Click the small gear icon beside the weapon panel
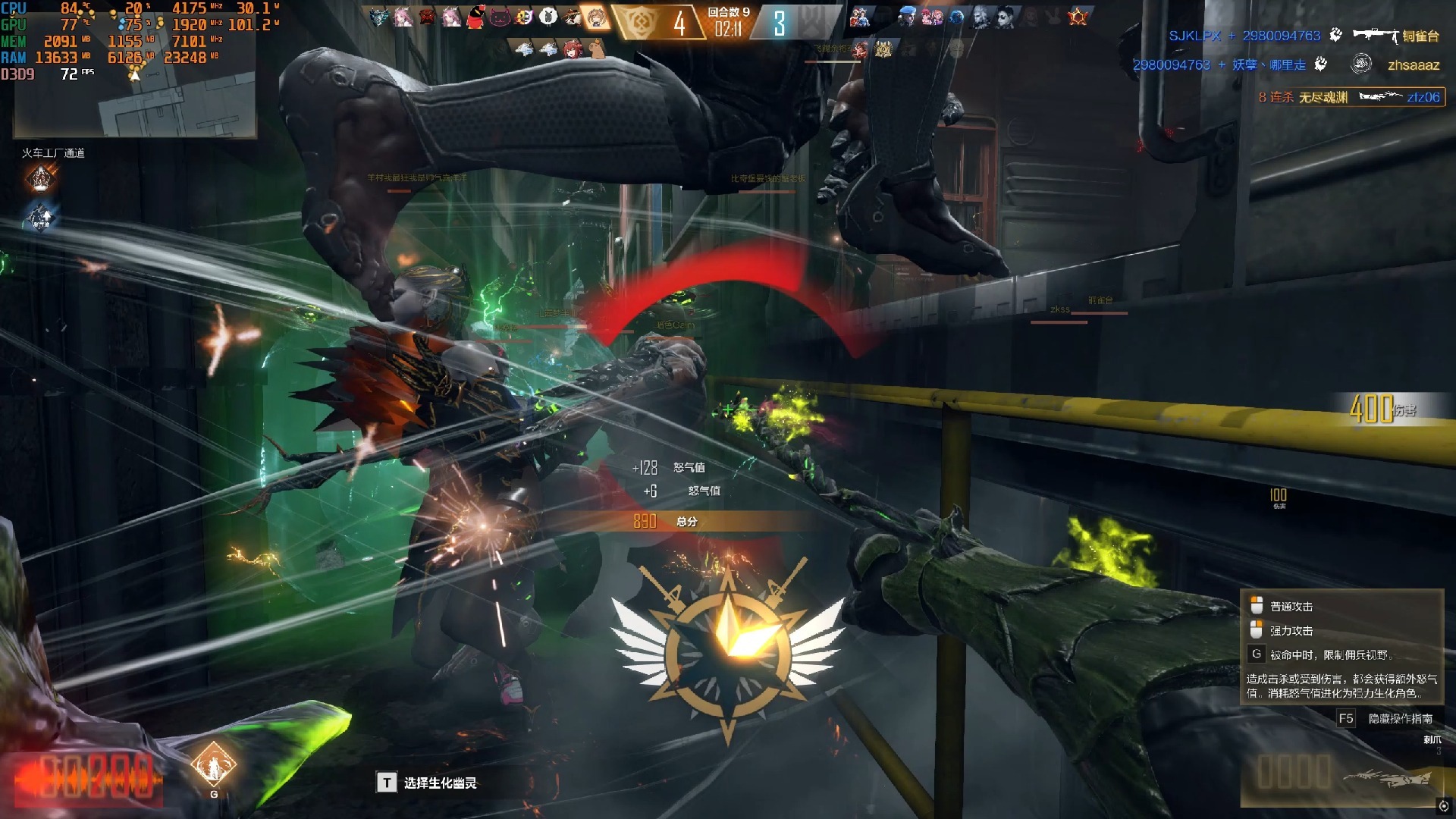This screenshot has height=819, width=1456. [x=1444, y=806]
